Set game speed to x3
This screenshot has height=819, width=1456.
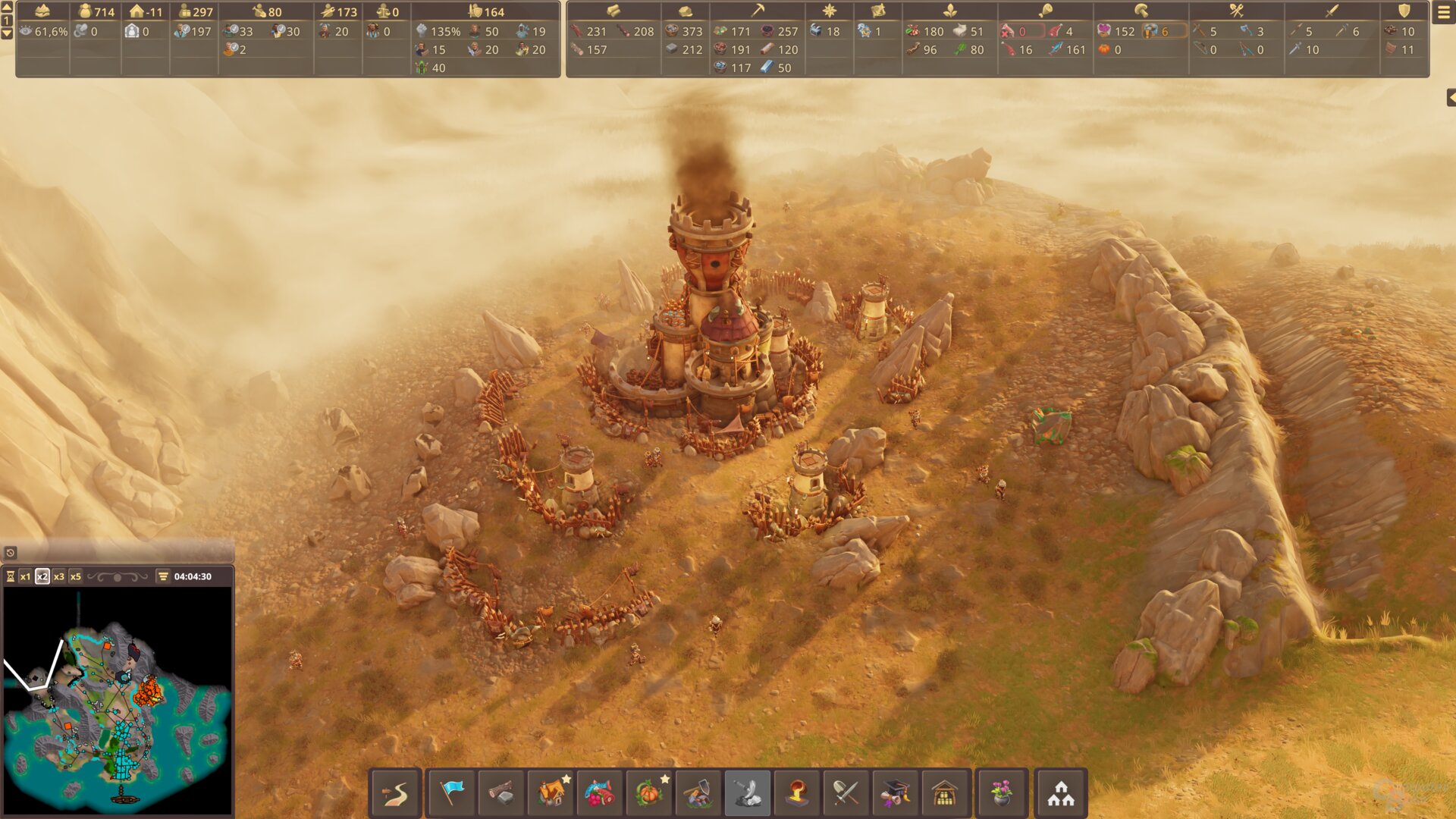pyautogui.click(x=59, y=576)
